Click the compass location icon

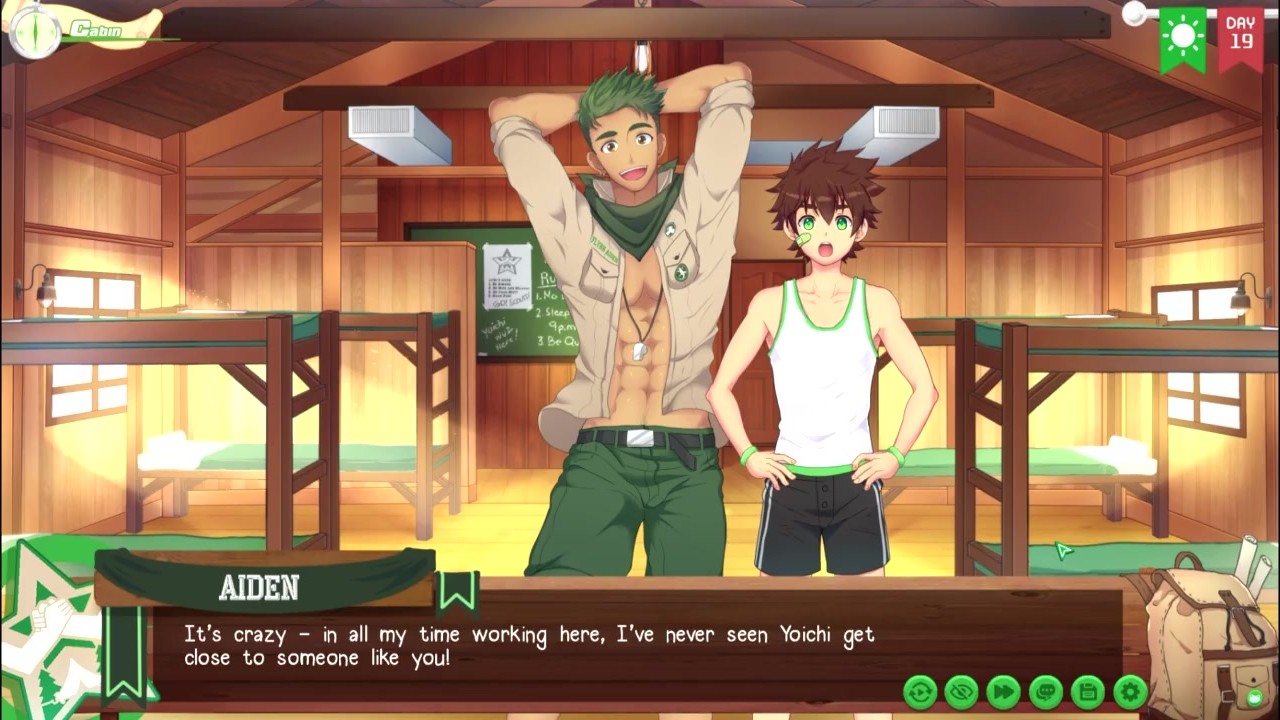point(33,31)
